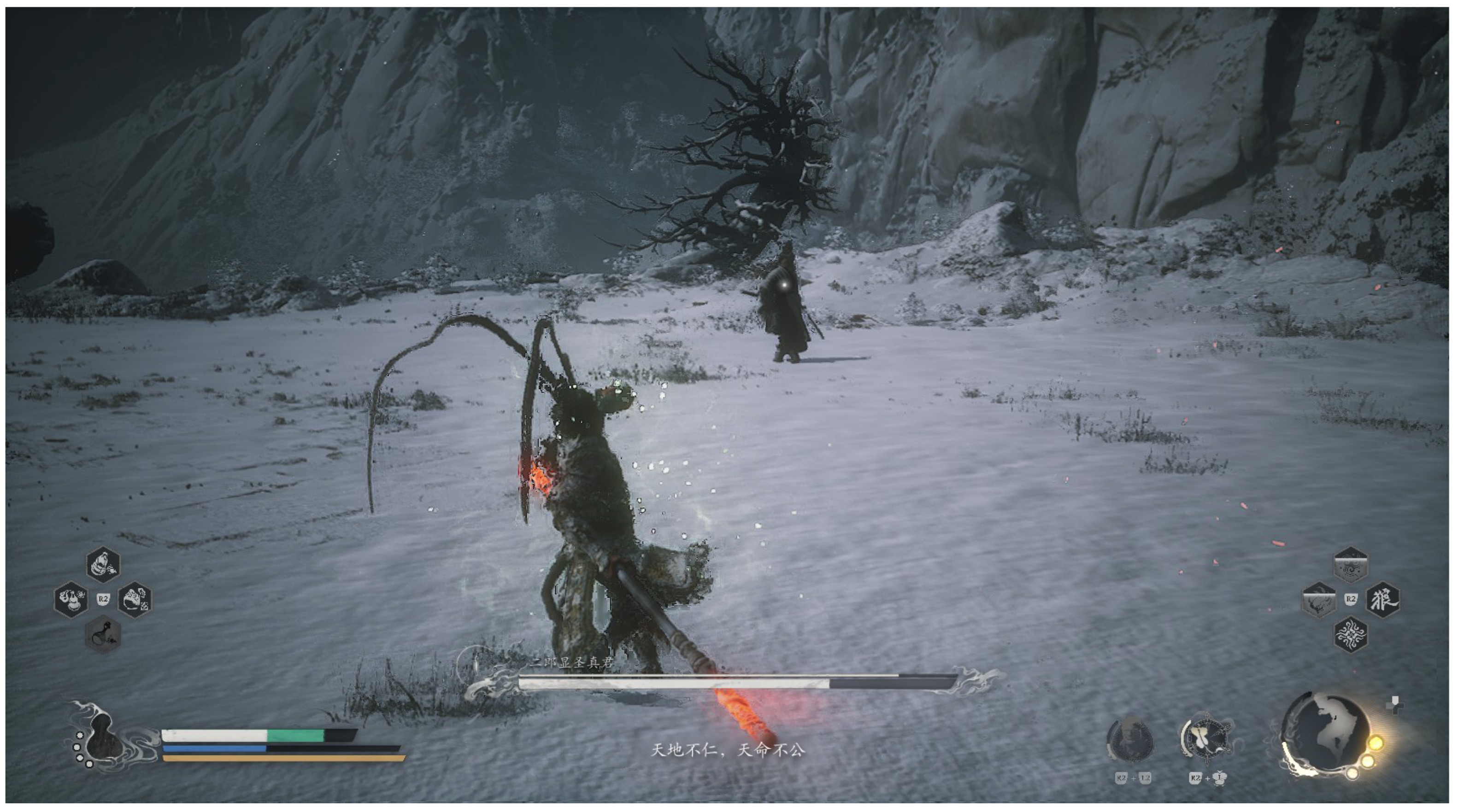This screenshot has height=812, width=1458.
Task: Select the 狼 character spell hexagon
Action: (x=1382, y=600)
